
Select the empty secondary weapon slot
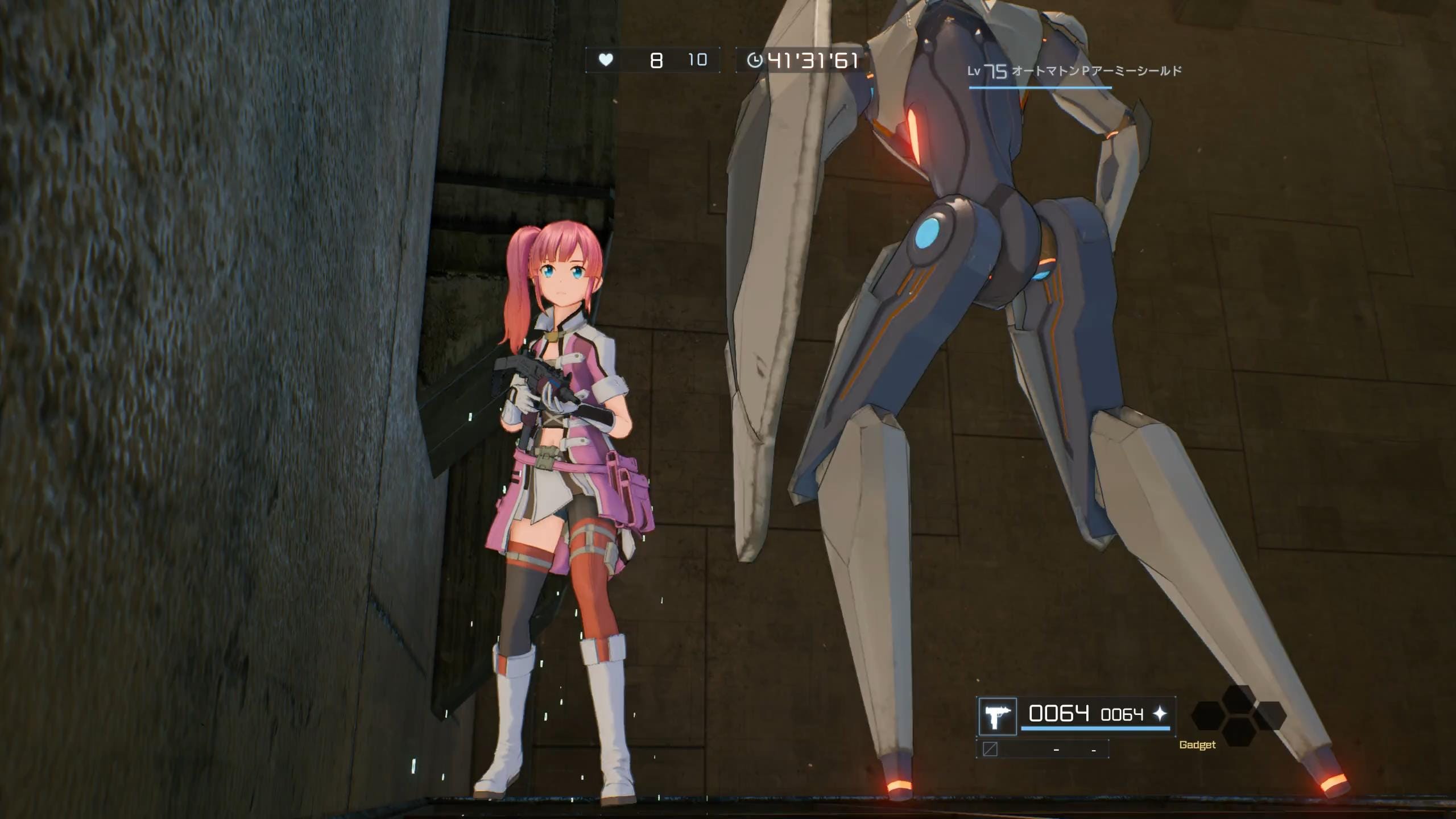point(1042,749)
